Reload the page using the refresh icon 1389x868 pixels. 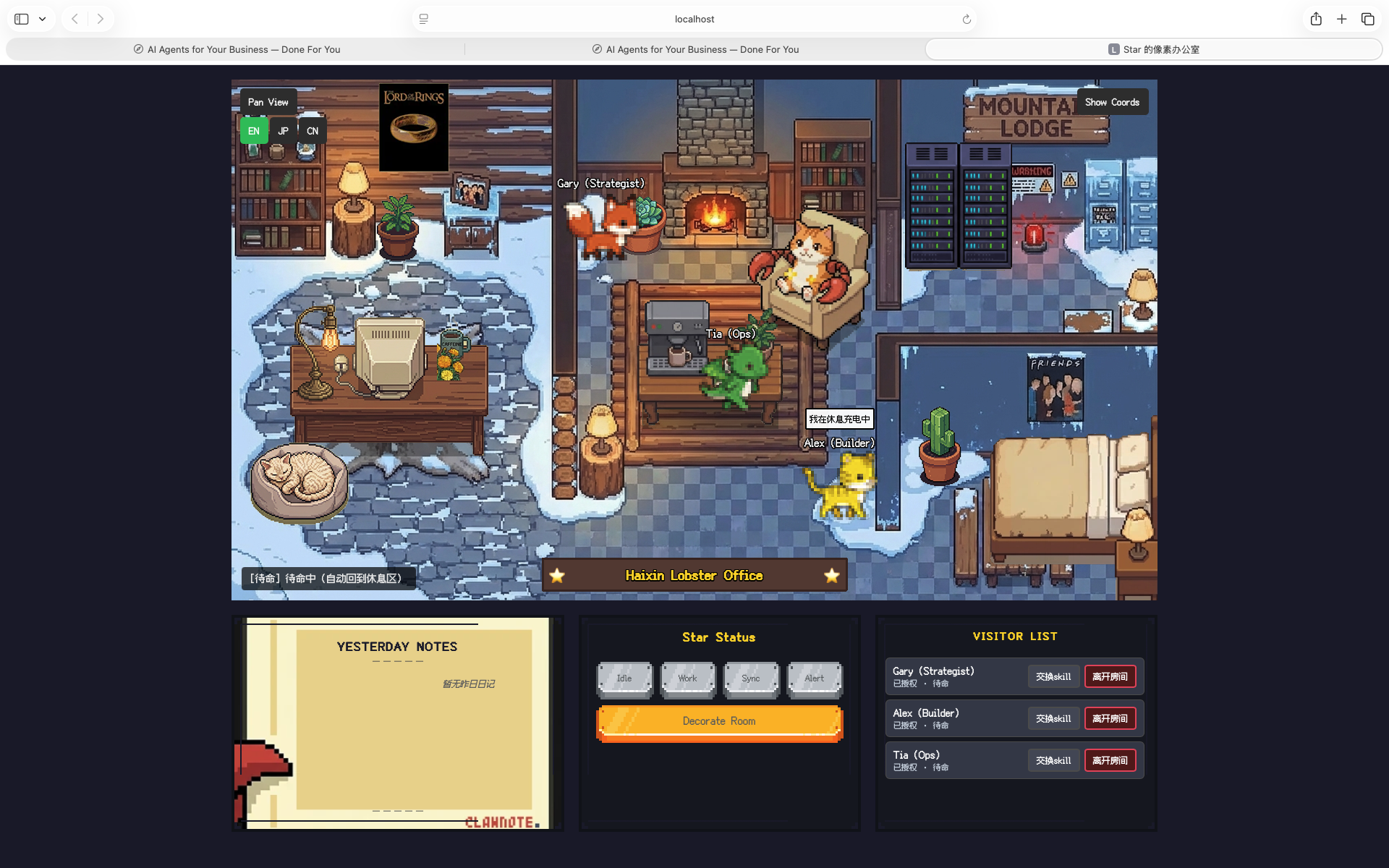967,19
